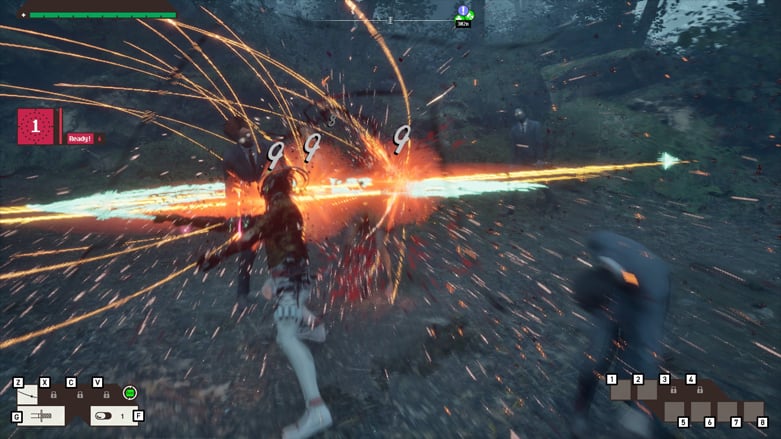Select the locked skill slot labeled C
The height and width of the screenshot is (439, 781).
click(79, 394)
